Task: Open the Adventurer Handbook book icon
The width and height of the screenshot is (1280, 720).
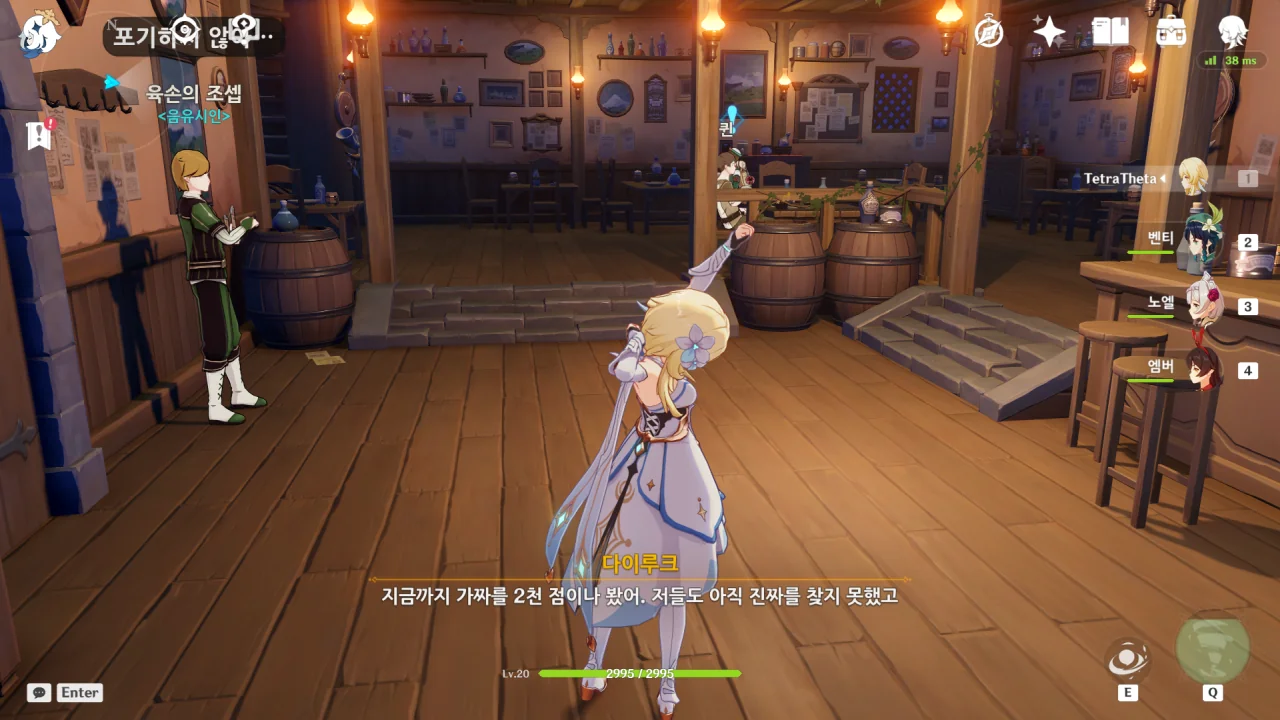Action: (x=1110, y=33)
